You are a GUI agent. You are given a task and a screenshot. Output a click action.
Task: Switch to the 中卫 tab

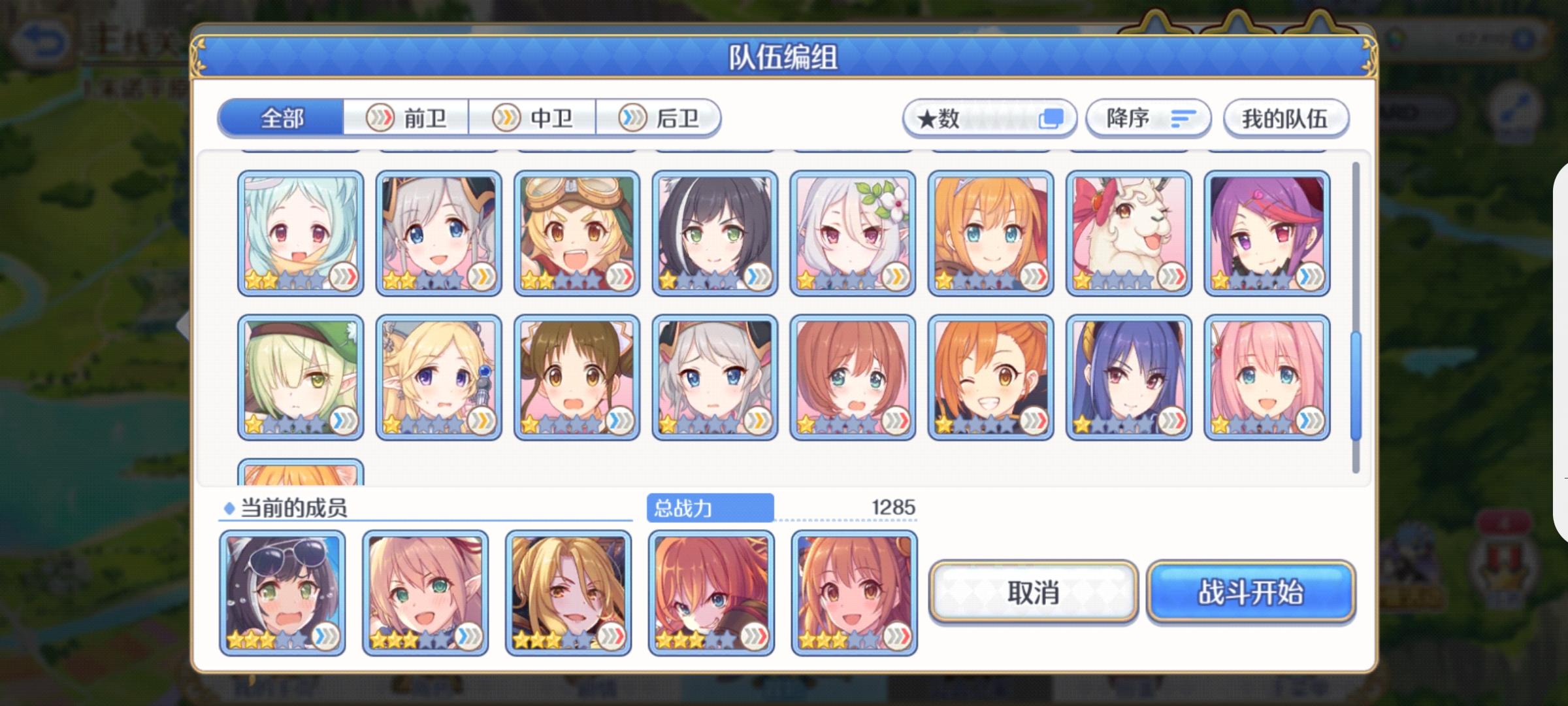[549, 118]
